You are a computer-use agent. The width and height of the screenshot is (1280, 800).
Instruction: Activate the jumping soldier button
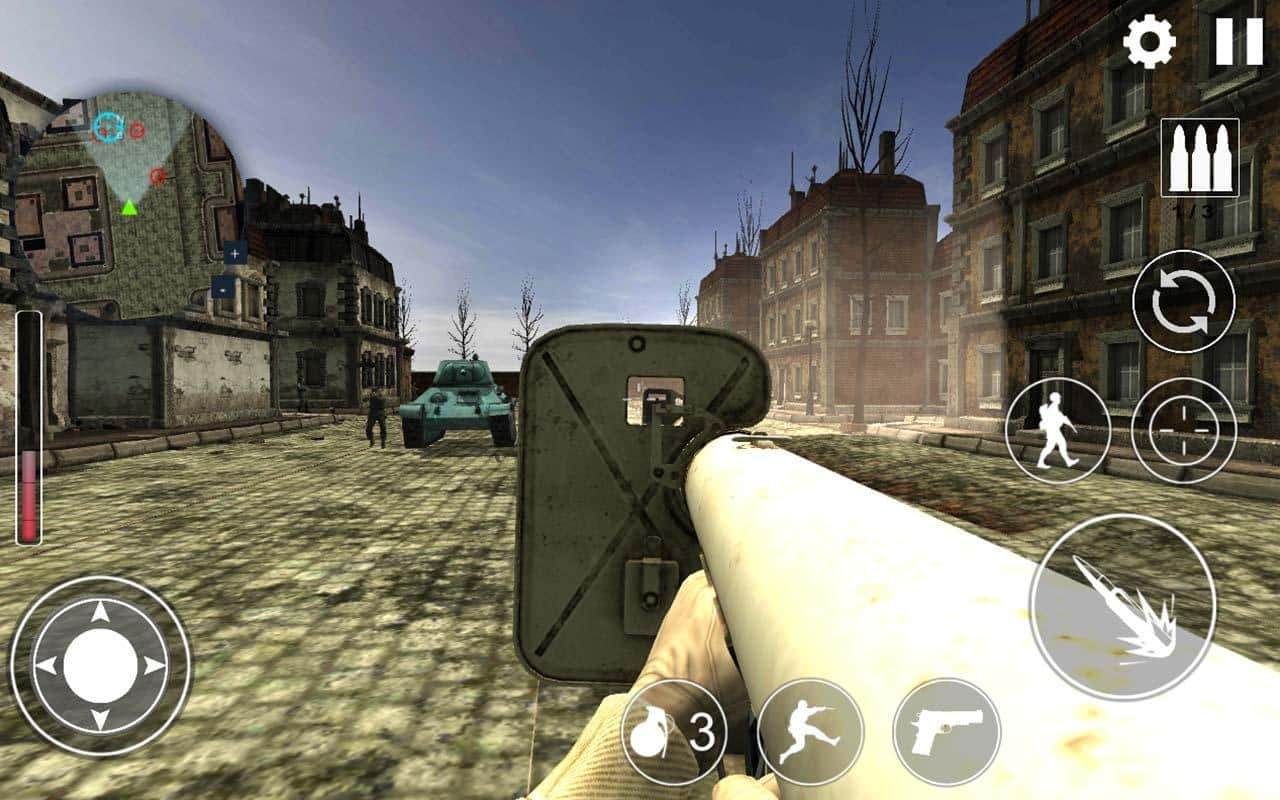coord(810,732)
